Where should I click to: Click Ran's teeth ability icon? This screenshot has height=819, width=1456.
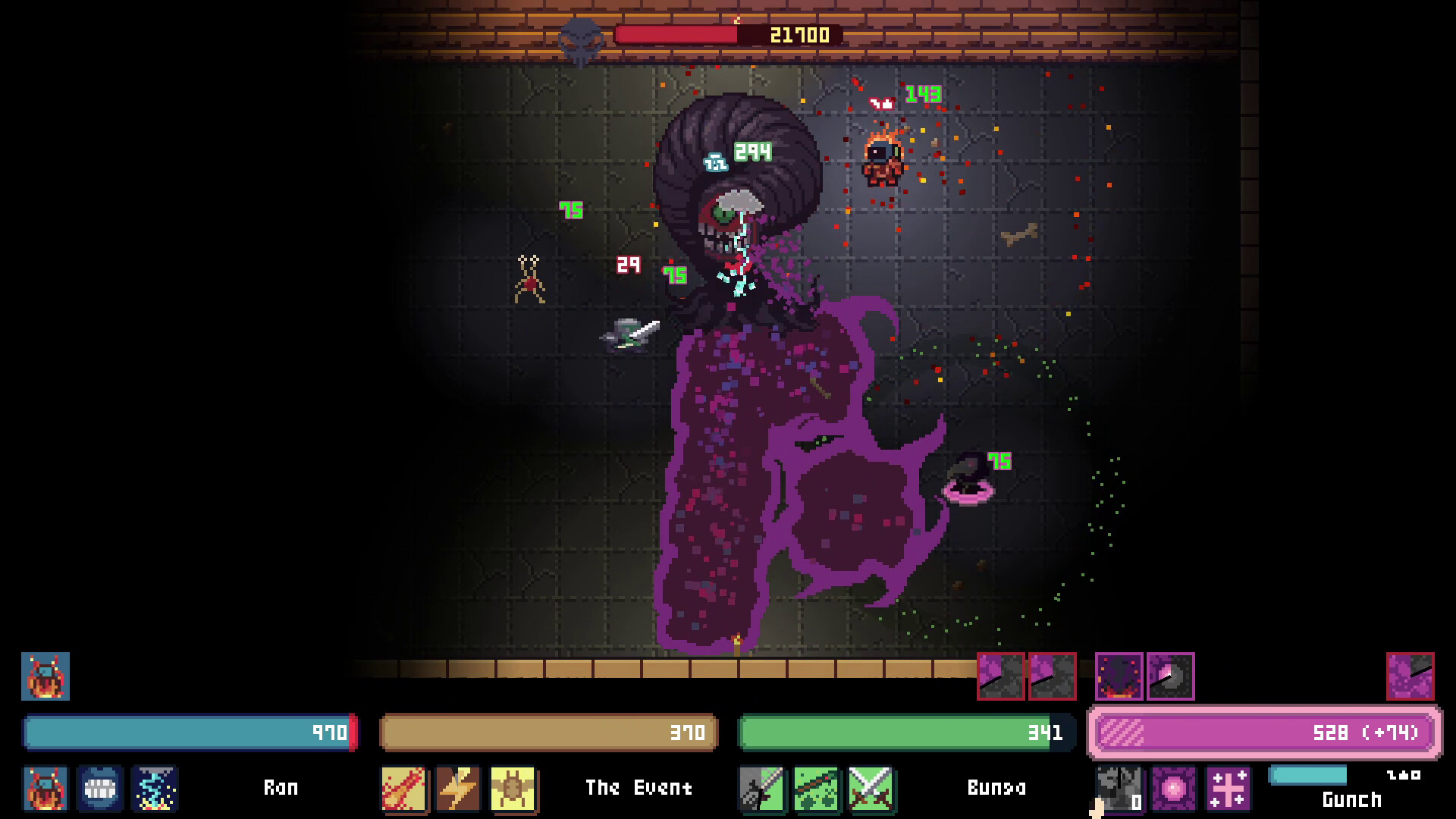(x=100, y=790)
